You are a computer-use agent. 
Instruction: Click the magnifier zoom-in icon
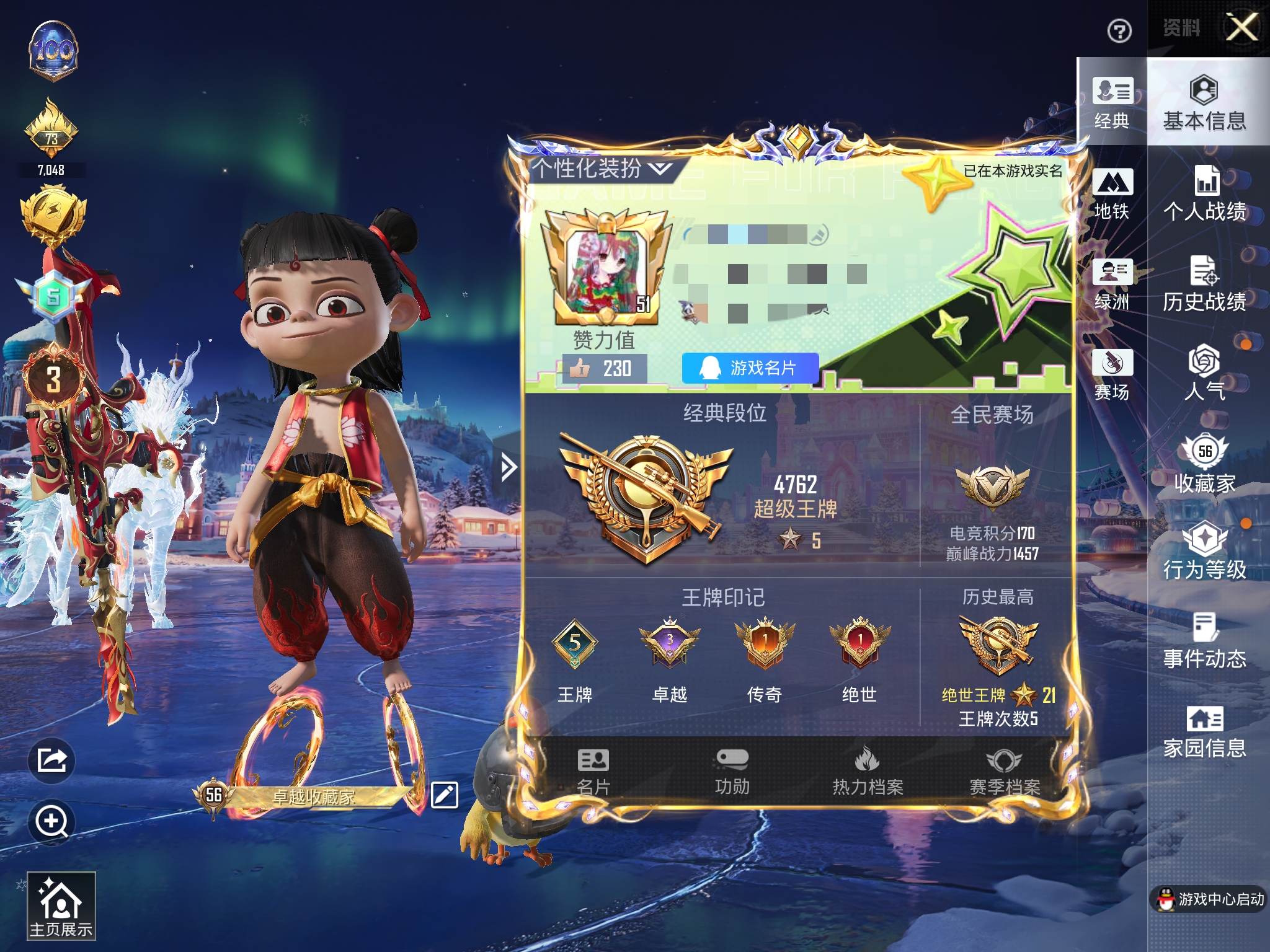click(51, 822)
